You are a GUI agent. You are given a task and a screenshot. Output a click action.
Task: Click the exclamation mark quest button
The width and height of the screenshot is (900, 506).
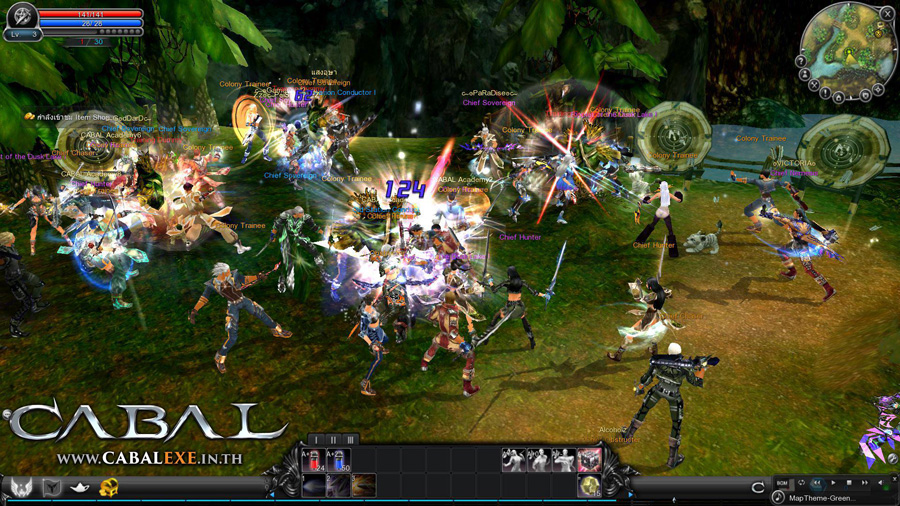point(825,92)
